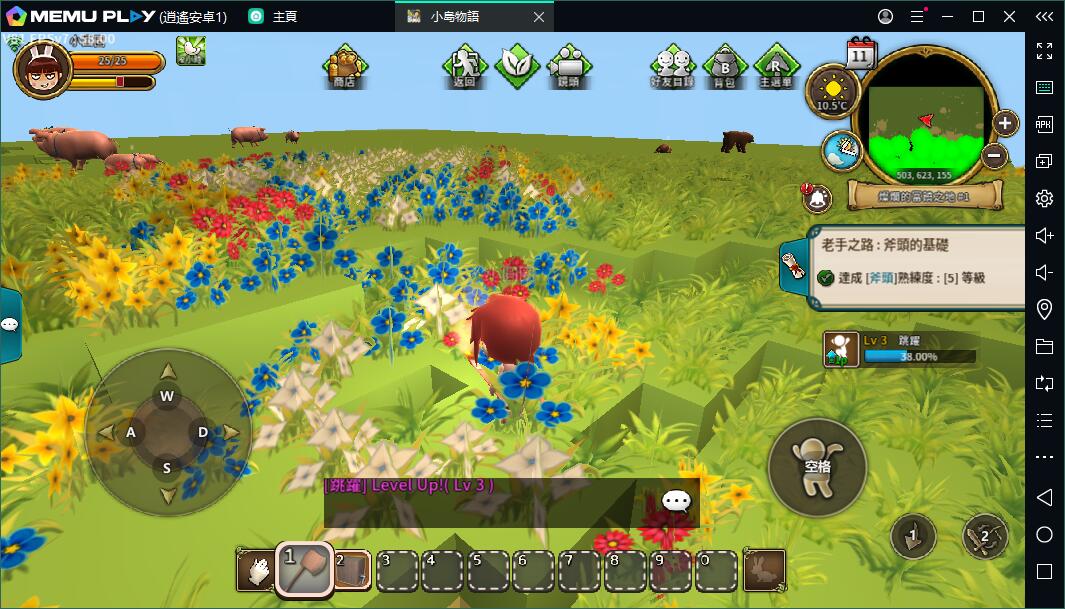Open the chat speech bubble button
Image resolution: width=1065 pixels, height=609 pixels.
tap(677, 501)
